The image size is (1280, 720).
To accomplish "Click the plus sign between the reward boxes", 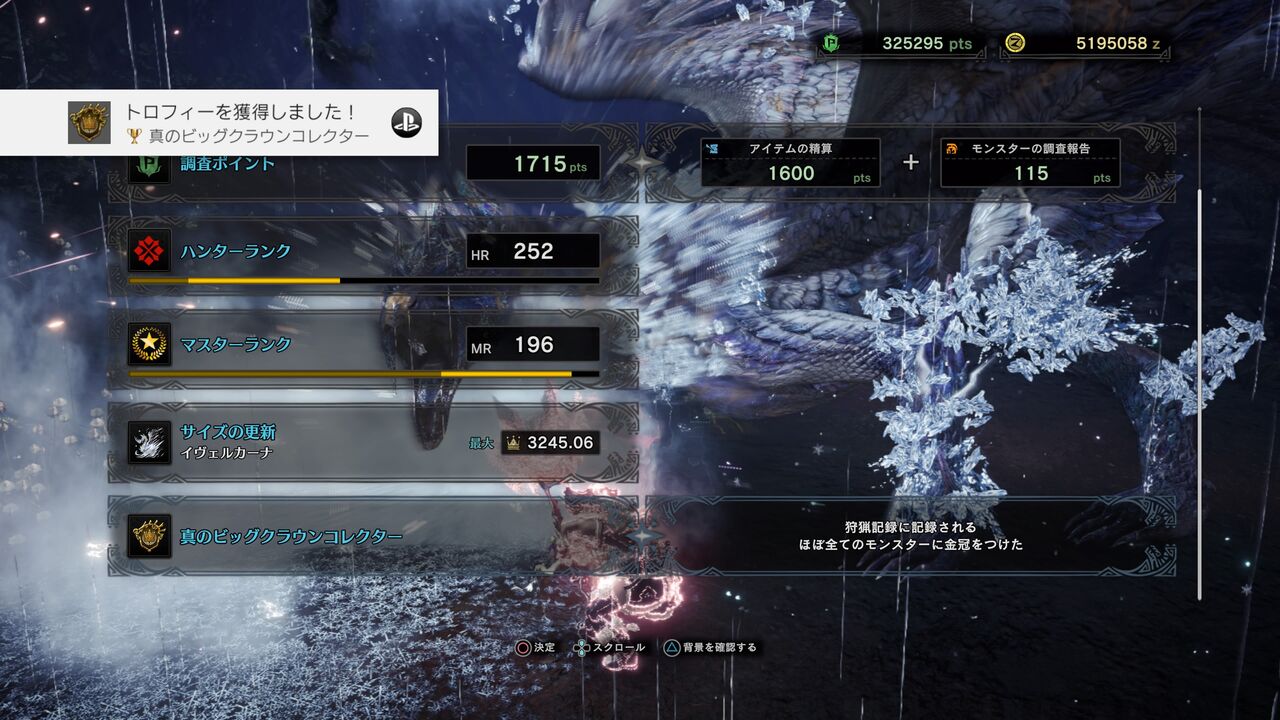I will tap(910, 160).
